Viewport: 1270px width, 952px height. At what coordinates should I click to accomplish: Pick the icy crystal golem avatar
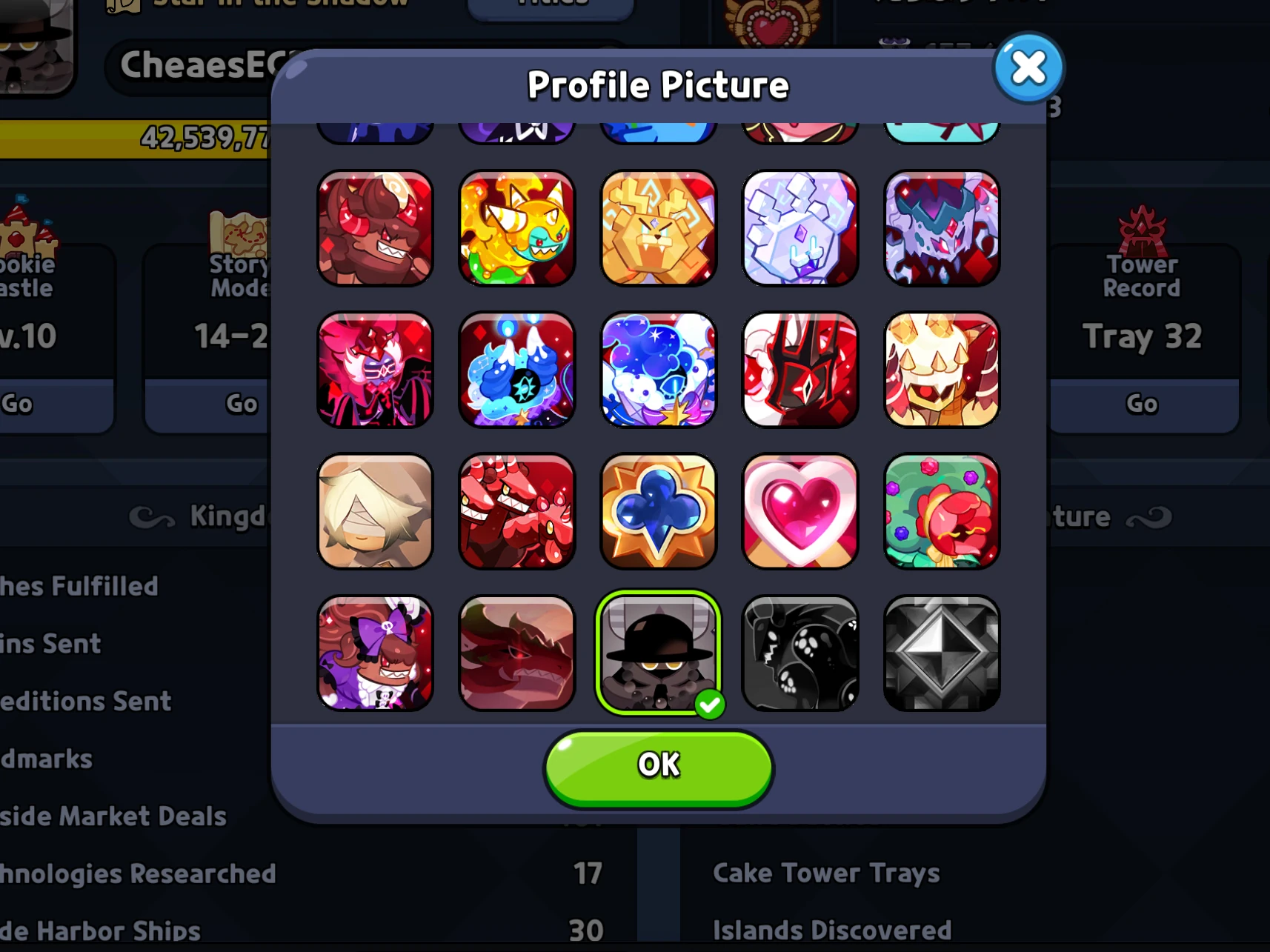(x=800, y=228)
